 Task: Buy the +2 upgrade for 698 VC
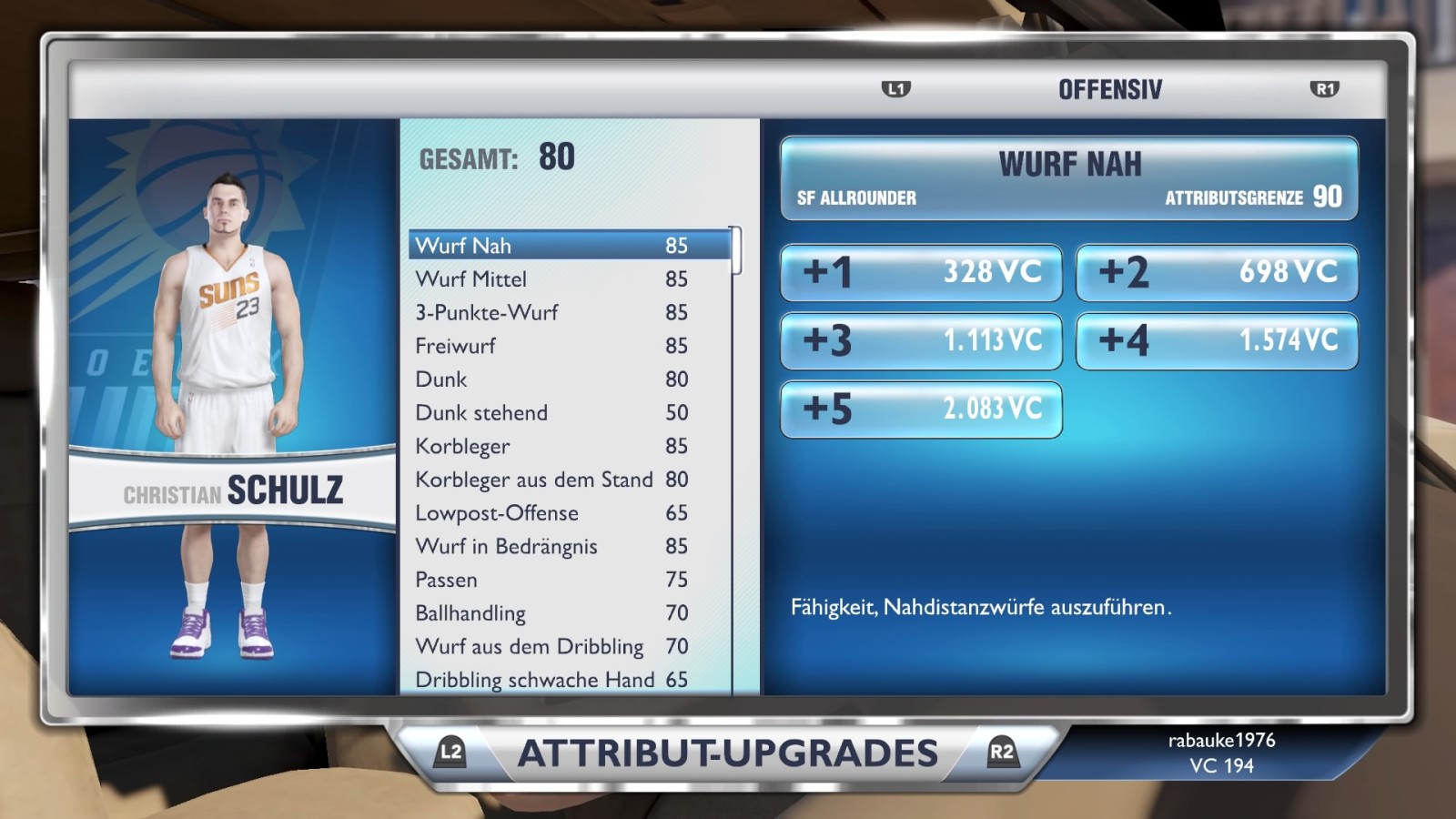point(1217,272)
